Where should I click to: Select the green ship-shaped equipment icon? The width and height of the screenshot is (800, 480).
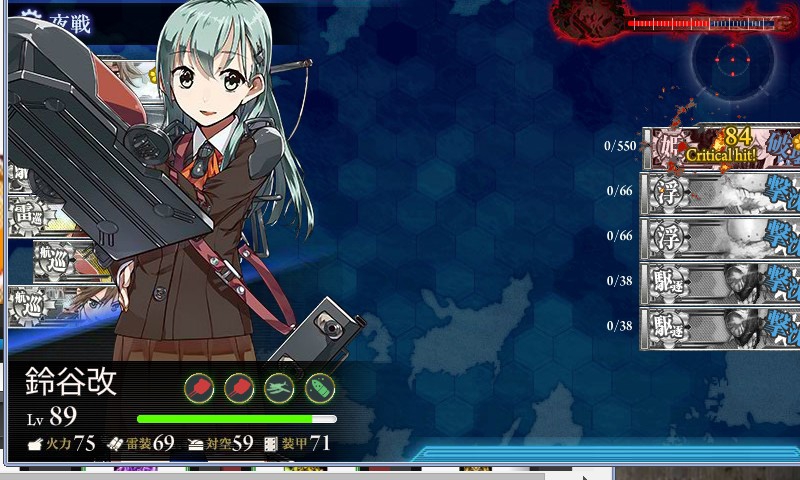coord(319,388)
